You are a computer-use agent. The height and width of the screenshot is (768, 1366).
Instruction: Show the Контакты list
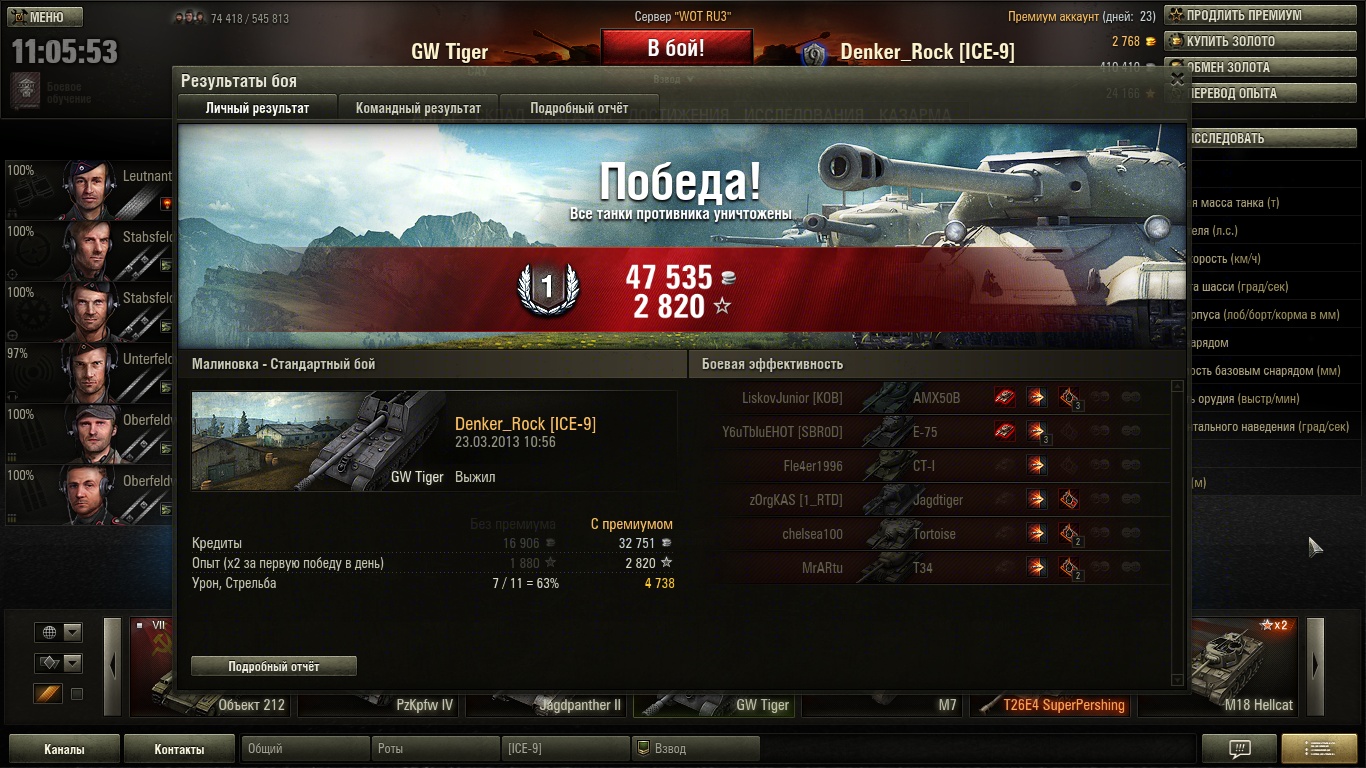click(x=179, y=749)
